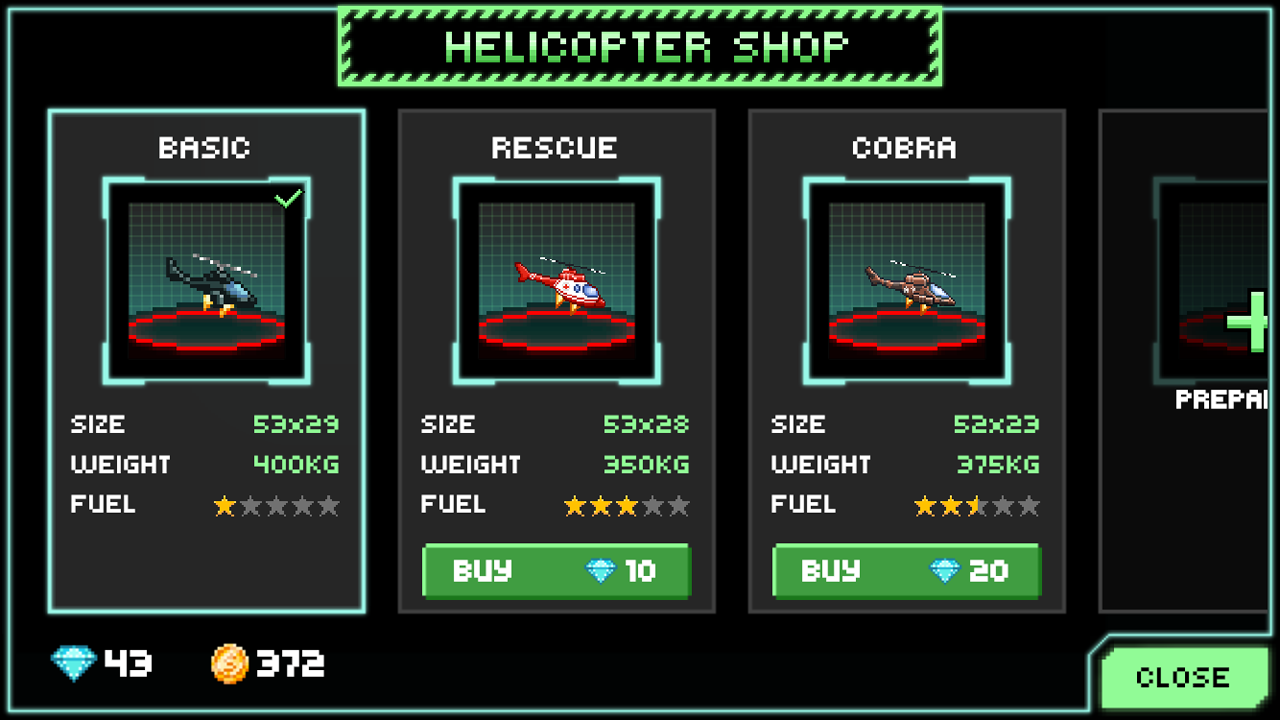Buy the Cobra helicopter for 20 diamonds
1280x720 pixels.
[x=905, y=571]
